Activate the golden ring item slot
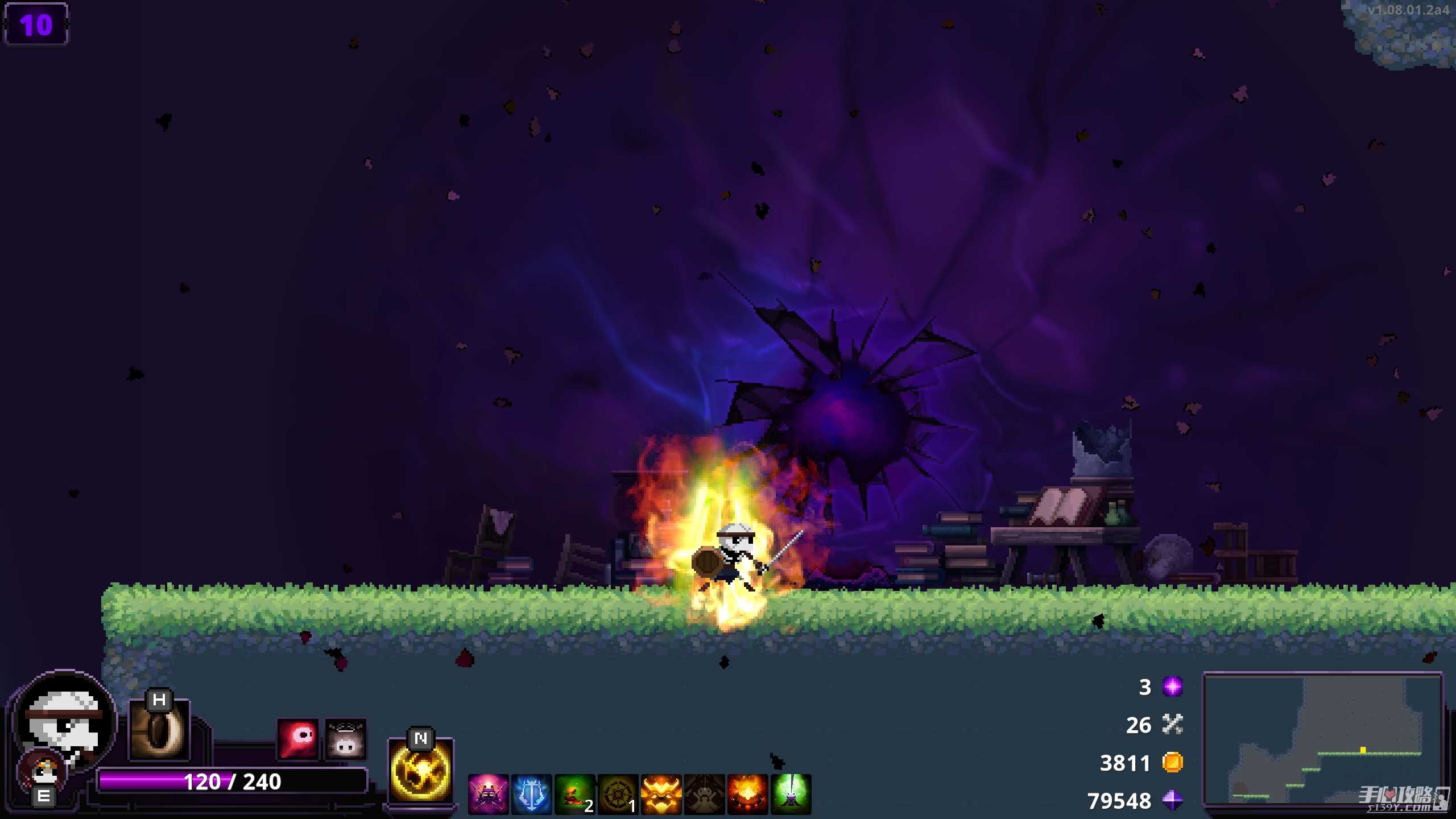The width and height of the screenshot is (1456, 819). pyautogui.click(x=159, y=730)
